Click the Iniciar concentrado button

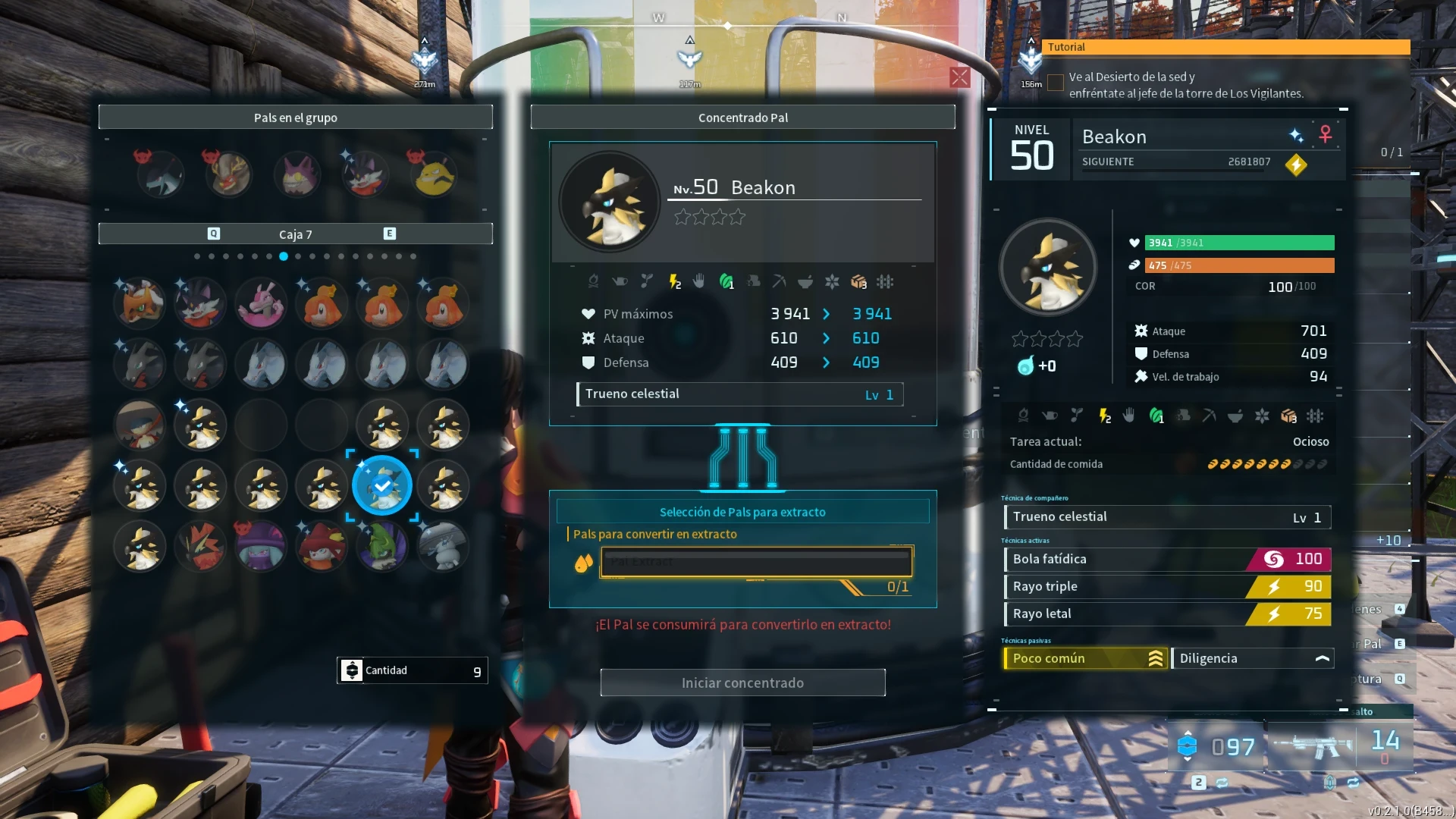click(742, 682)
